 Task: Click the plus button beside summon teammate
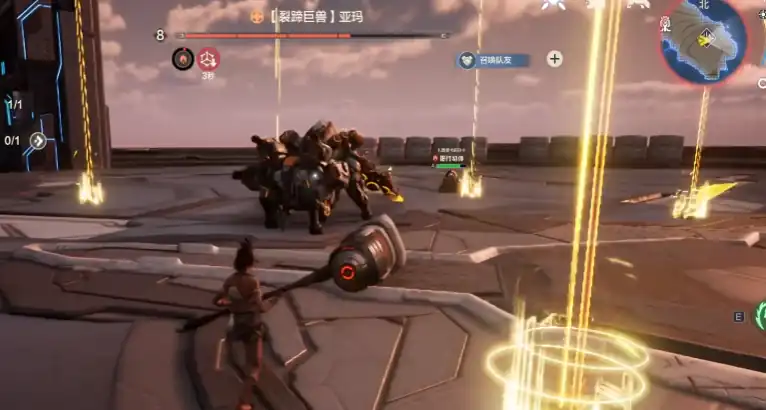554,59
